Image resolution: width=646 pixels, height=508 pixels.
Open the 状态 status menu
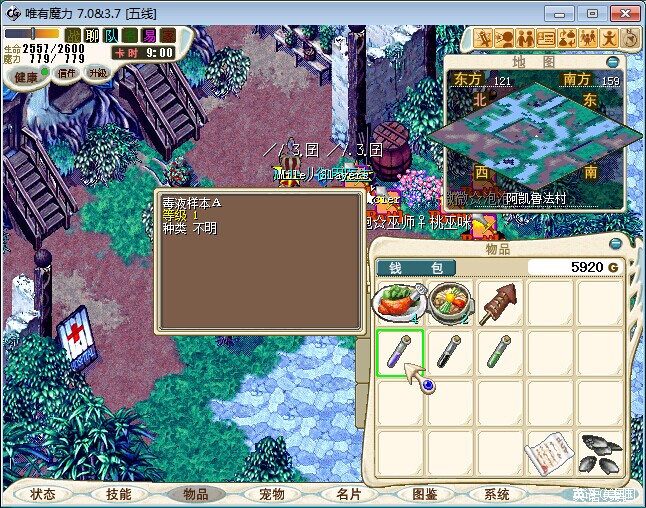(43, 494)
